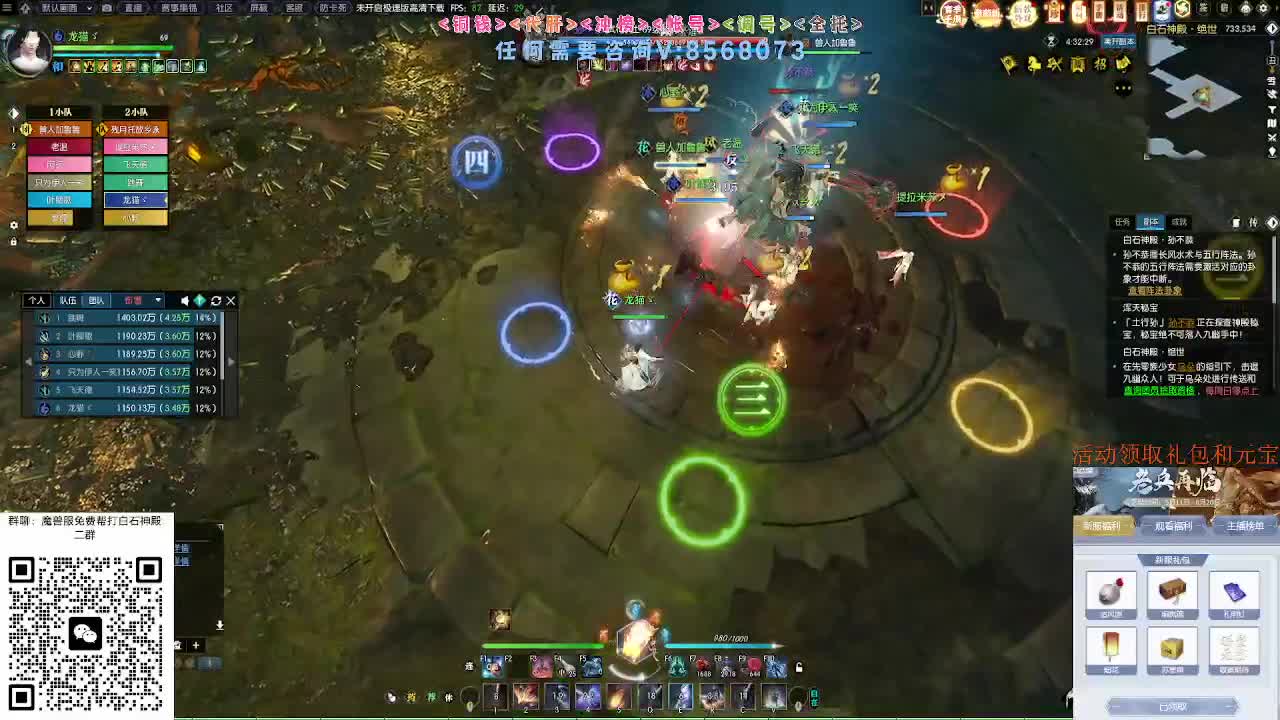Click the refresh icon on the damage meter panel

[x=216, y=301]
